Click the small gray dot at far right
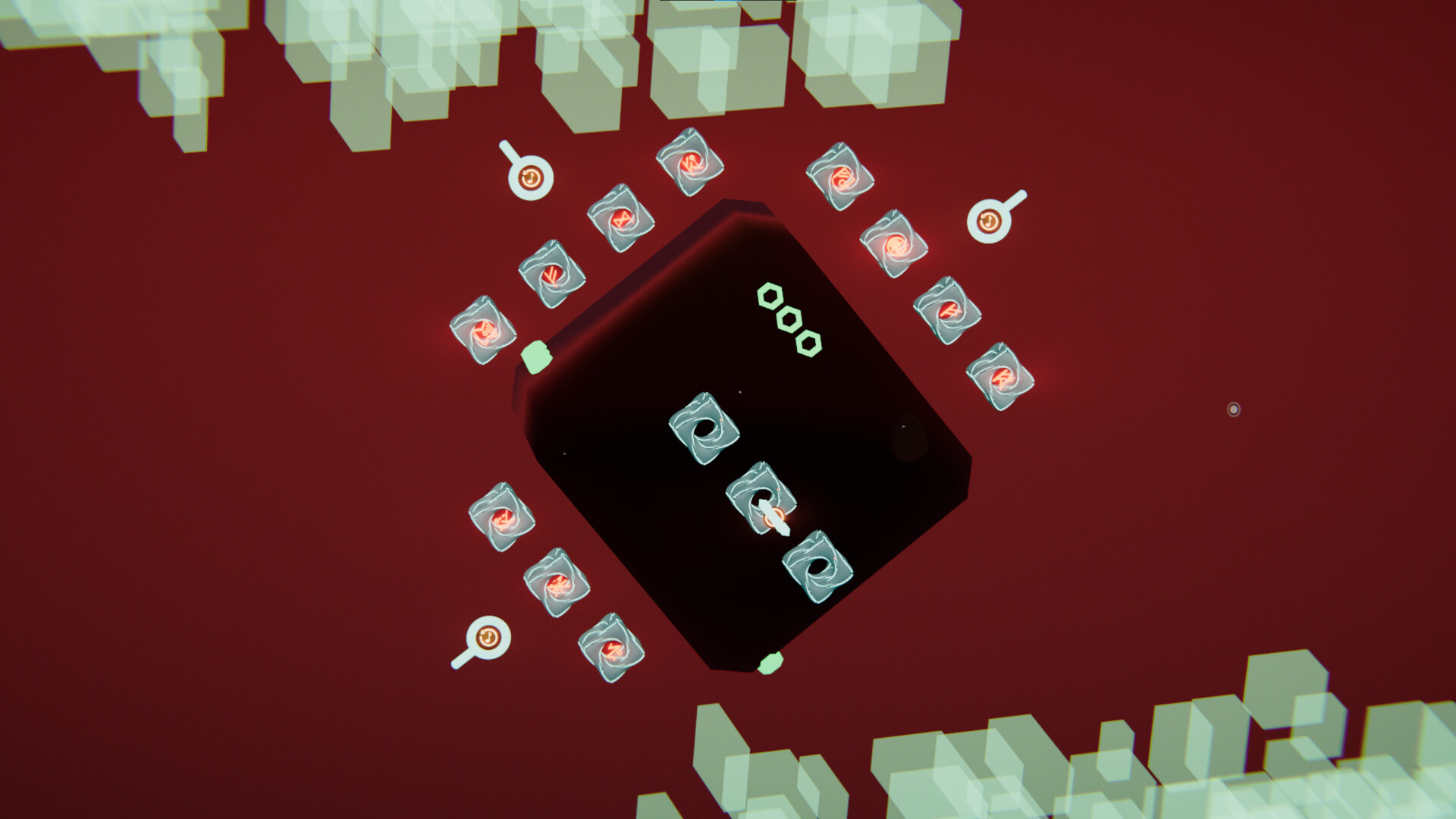 (1235, 408)
